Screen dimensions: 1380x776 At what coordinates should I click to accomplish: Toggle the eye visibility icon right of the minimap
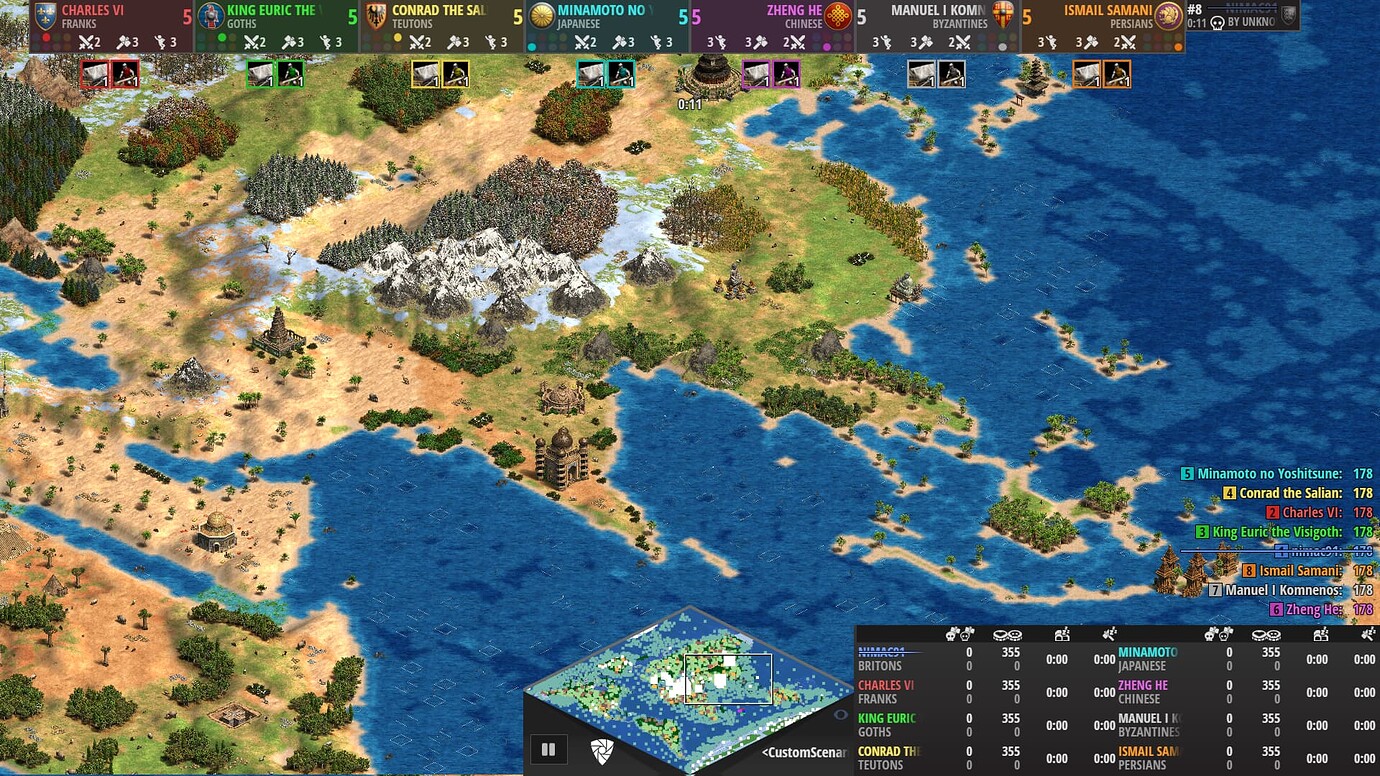[840, 714]
